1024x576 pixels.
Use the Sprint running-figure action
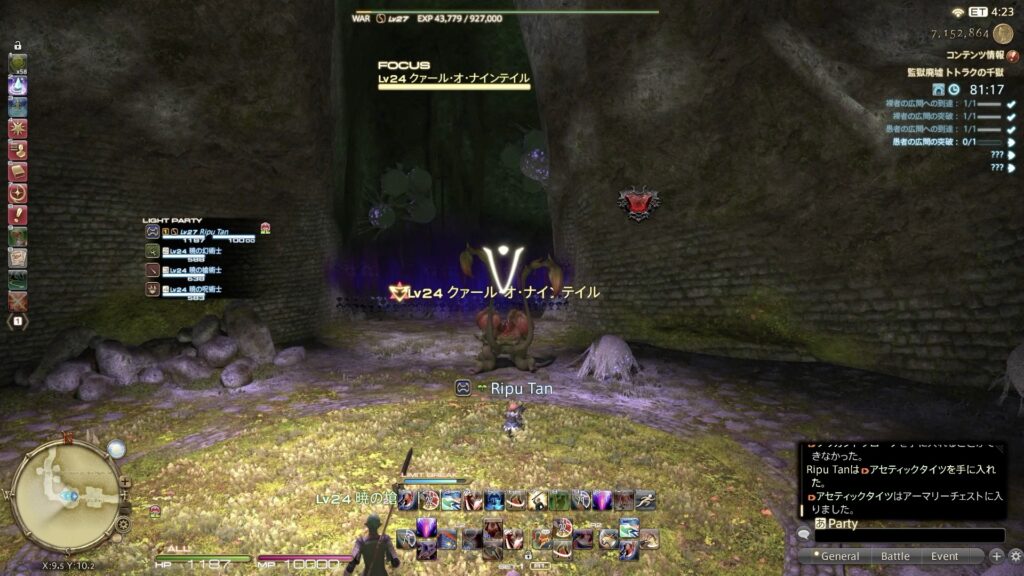pyautogui.click(x=645, y=500)
